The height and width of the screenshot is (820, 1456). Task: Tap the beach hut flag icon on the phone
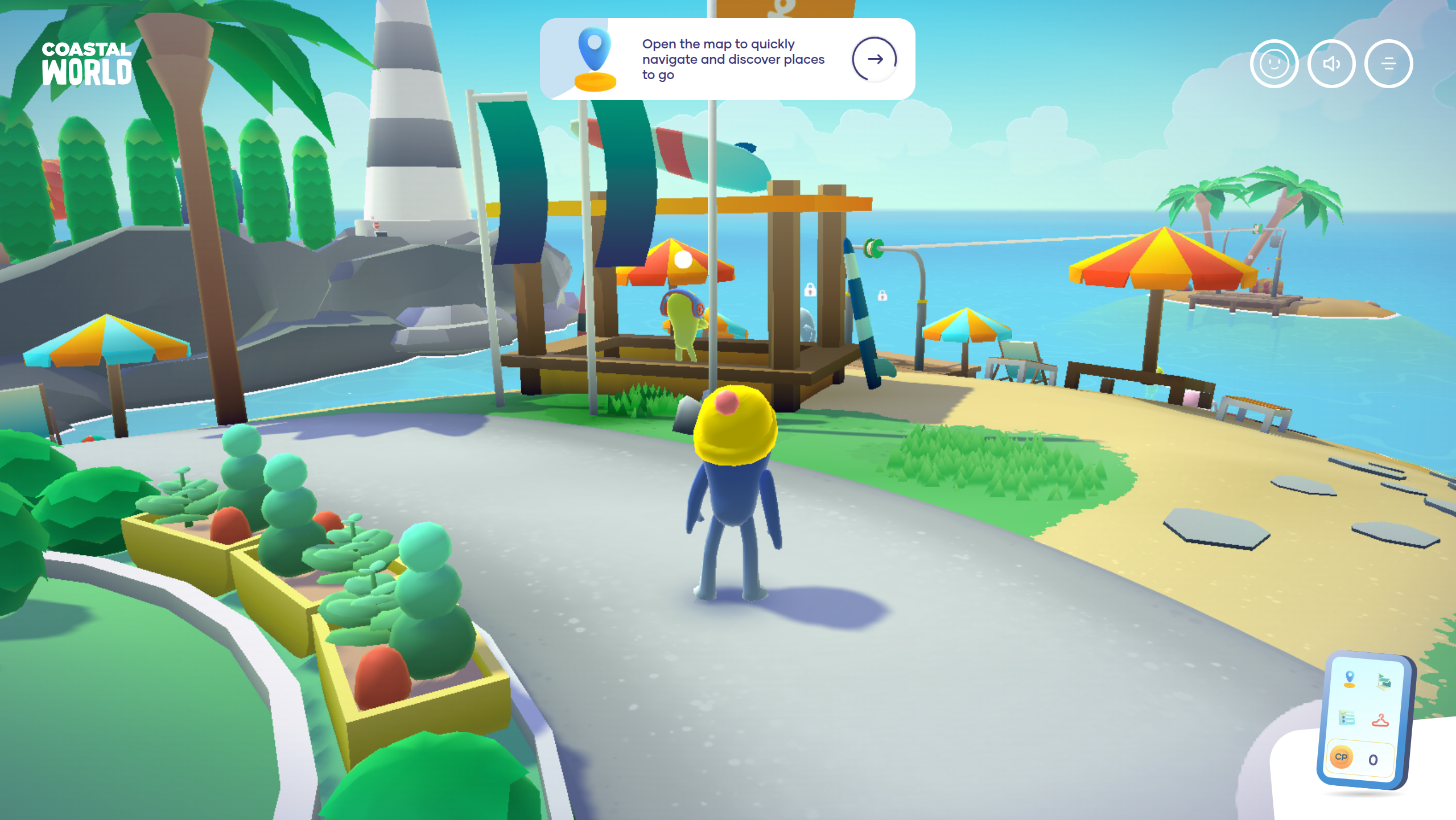point(1384,681)
